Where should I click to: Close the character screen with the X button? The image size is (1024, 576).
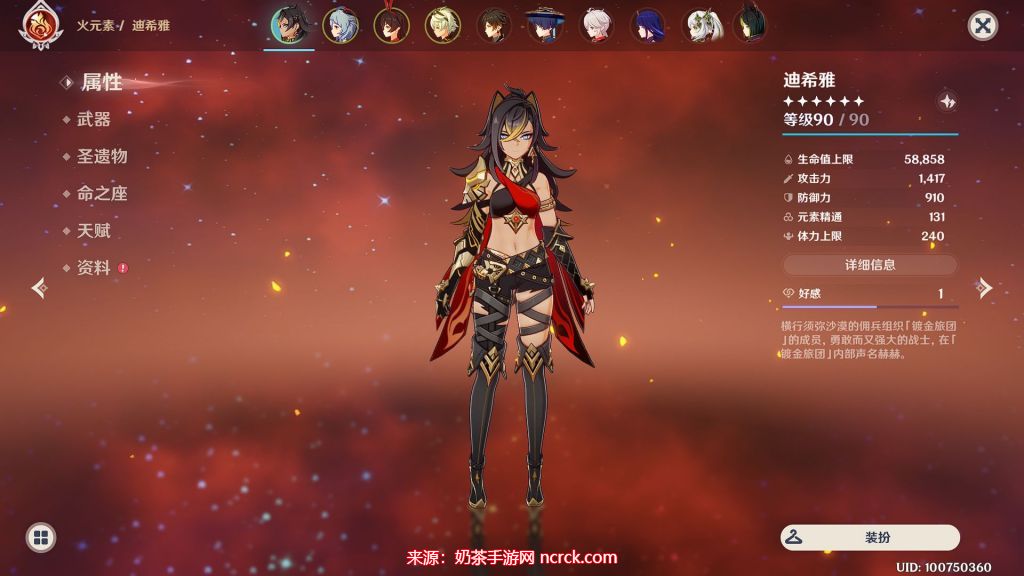[x=983, y=26]
